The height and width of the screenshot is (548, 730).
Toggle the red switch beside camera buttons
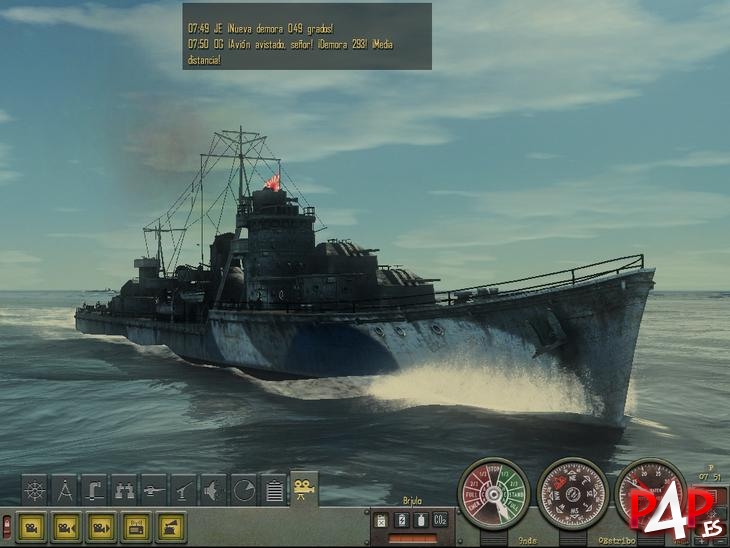point(7,526)
